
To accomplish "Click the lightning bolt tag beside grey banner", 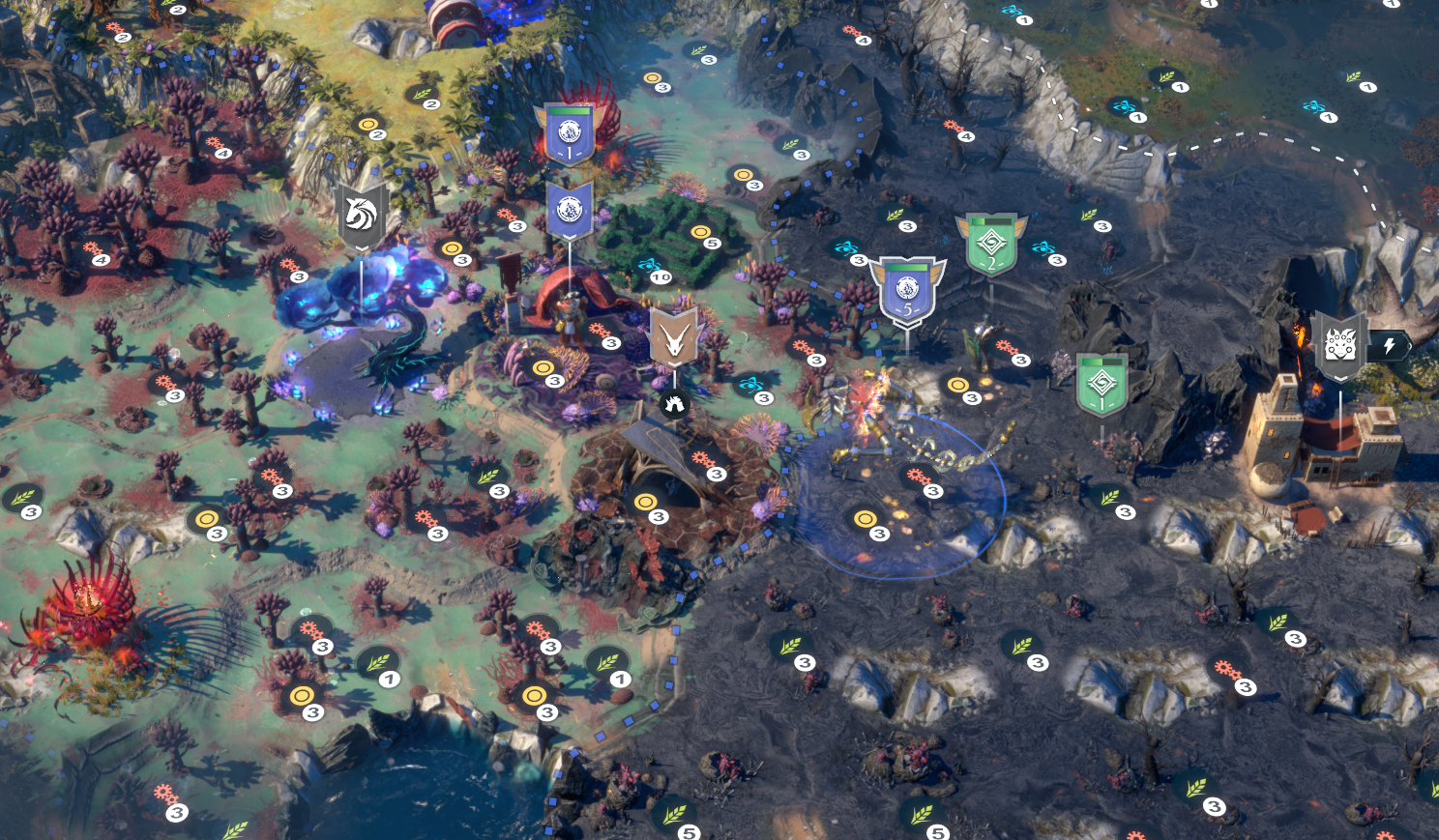I will [1390, 345].
